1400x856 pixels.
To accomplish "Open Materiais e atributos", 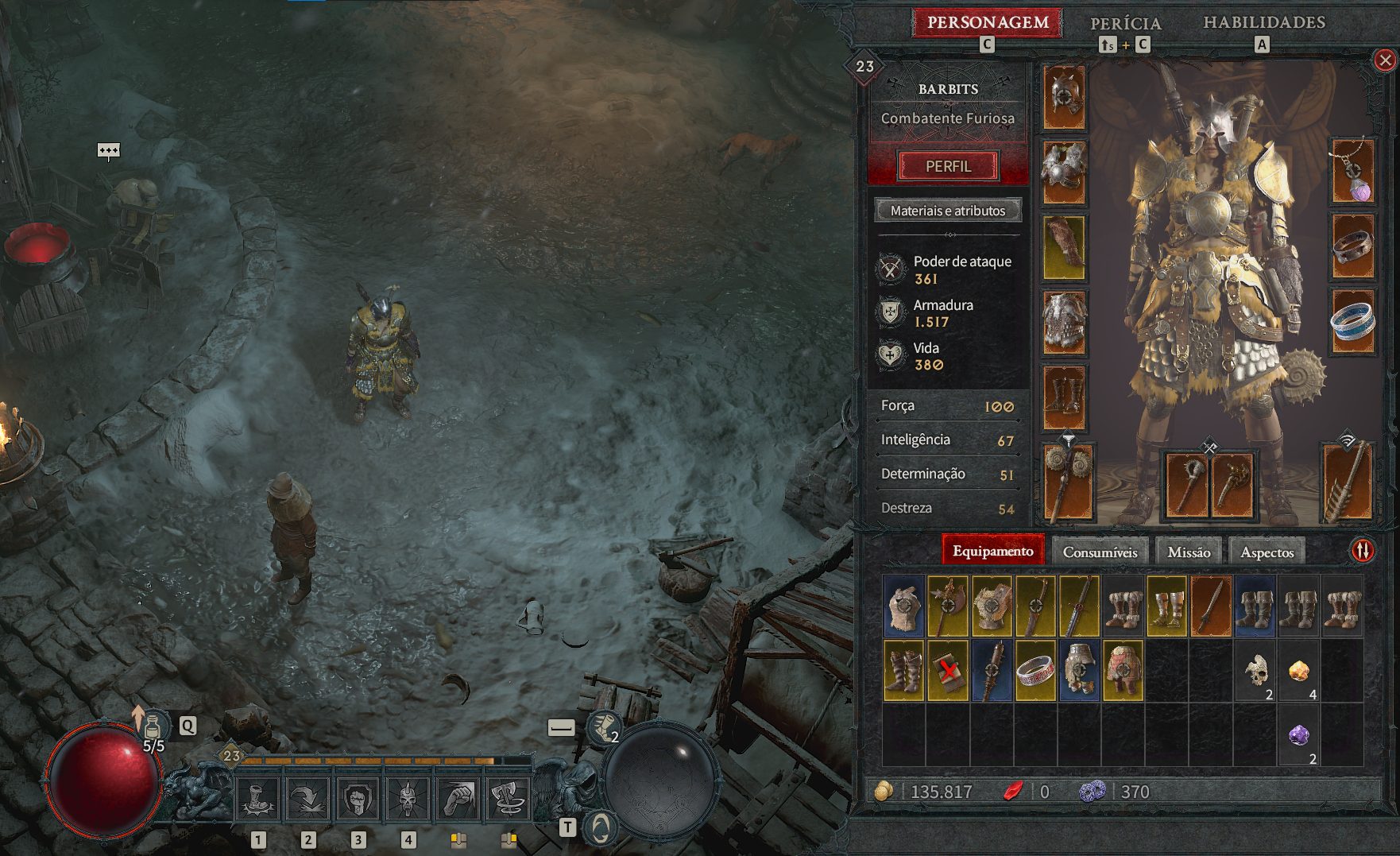I will pos(947,211).
